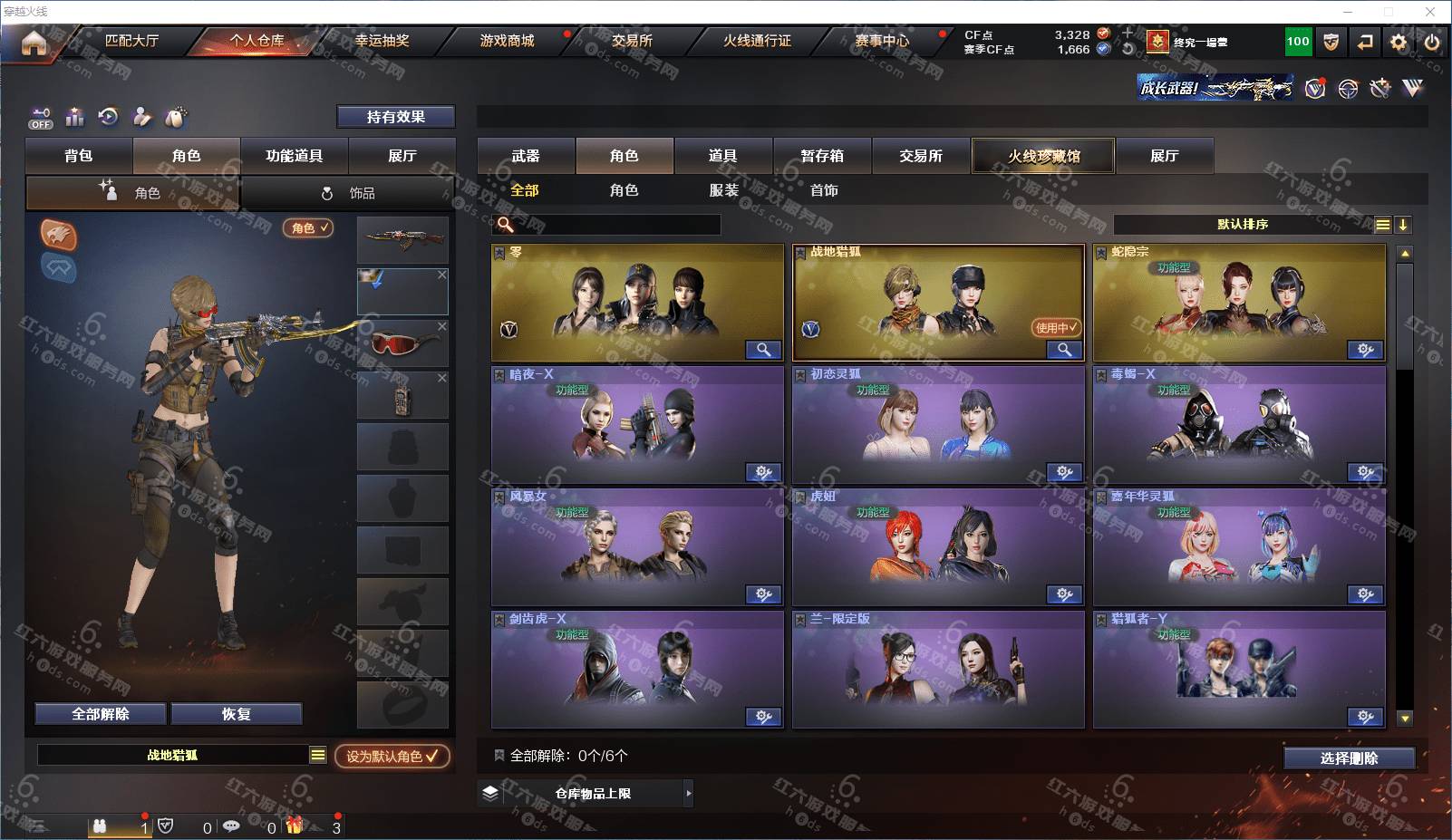Click the 持有效果 button
The height and width of the screenshot is (840, 1452).
(395, 117)
